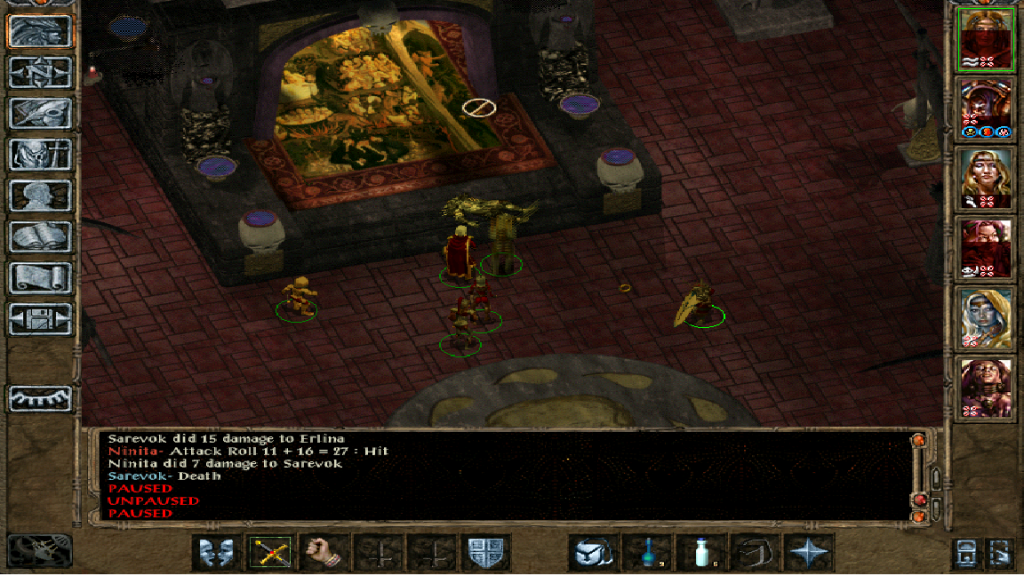Open the area map via compass button
Screen dimensions: 1024x576
41,73
